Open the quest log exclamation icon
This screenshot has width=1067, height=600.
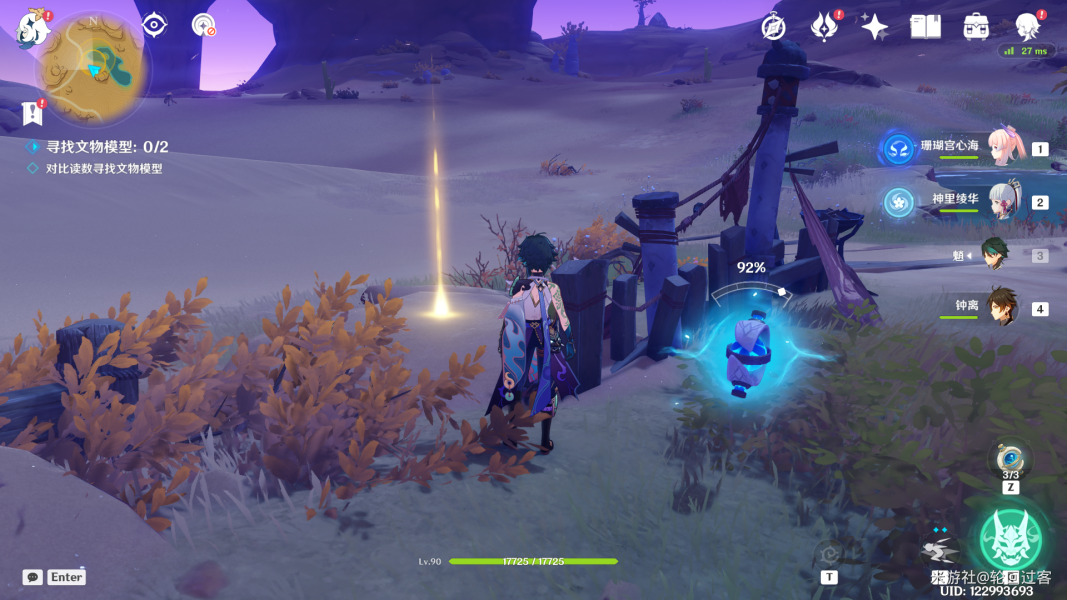click(33, 111)
